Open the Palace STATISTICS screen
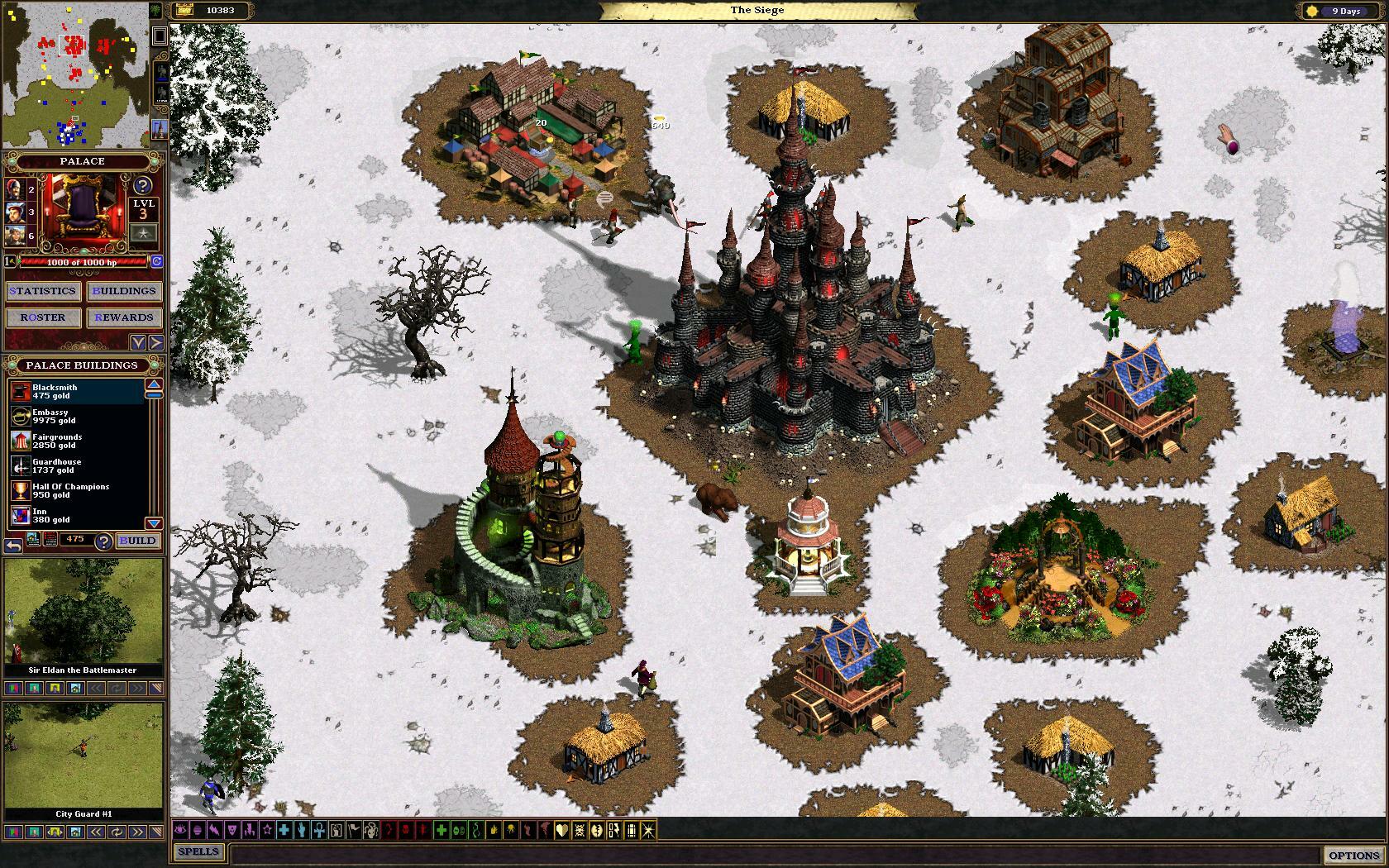The image size is (1389, 868). [42, 290]
